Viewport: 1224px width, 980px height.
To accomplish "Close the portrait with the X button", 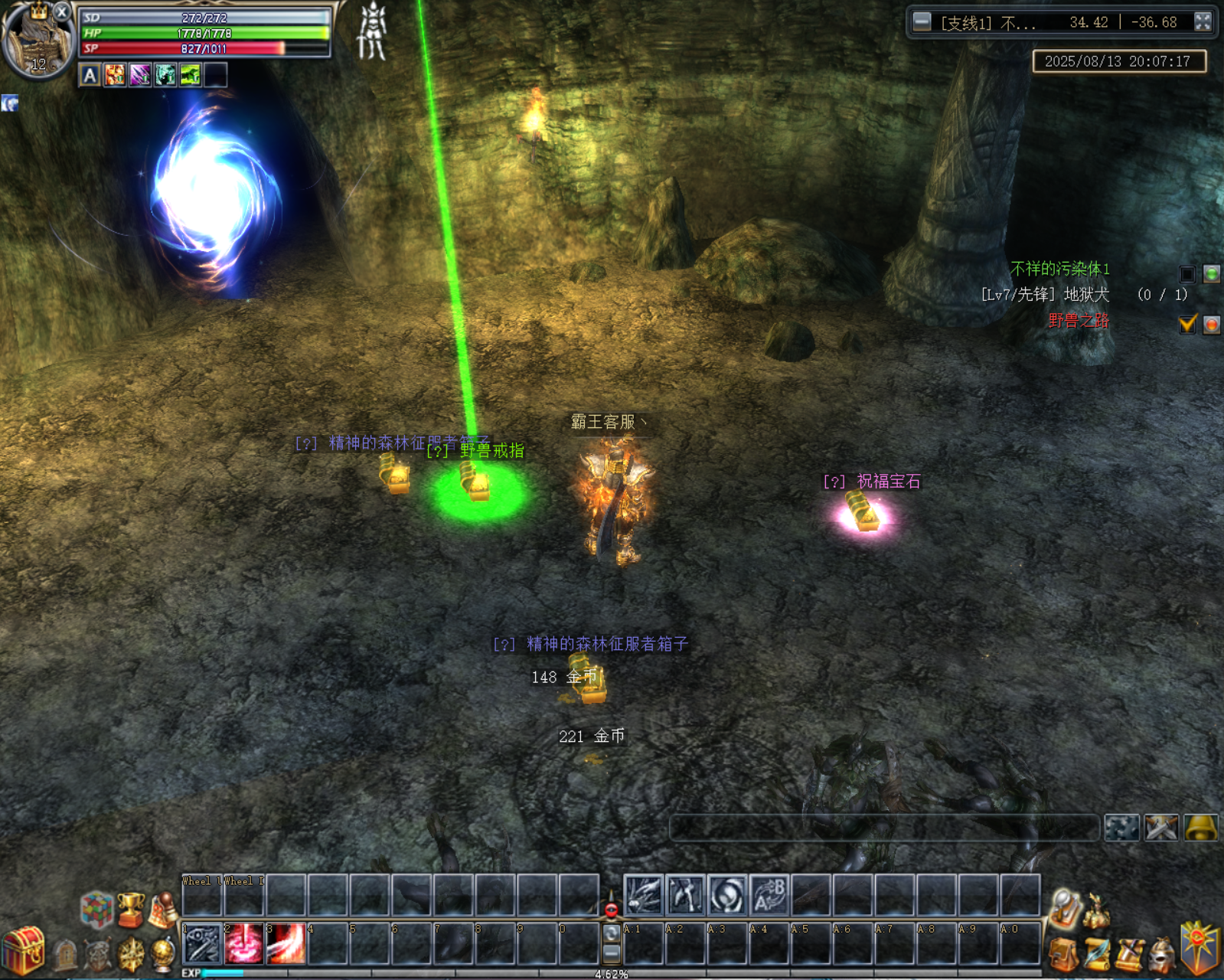I will click(62, 11).
